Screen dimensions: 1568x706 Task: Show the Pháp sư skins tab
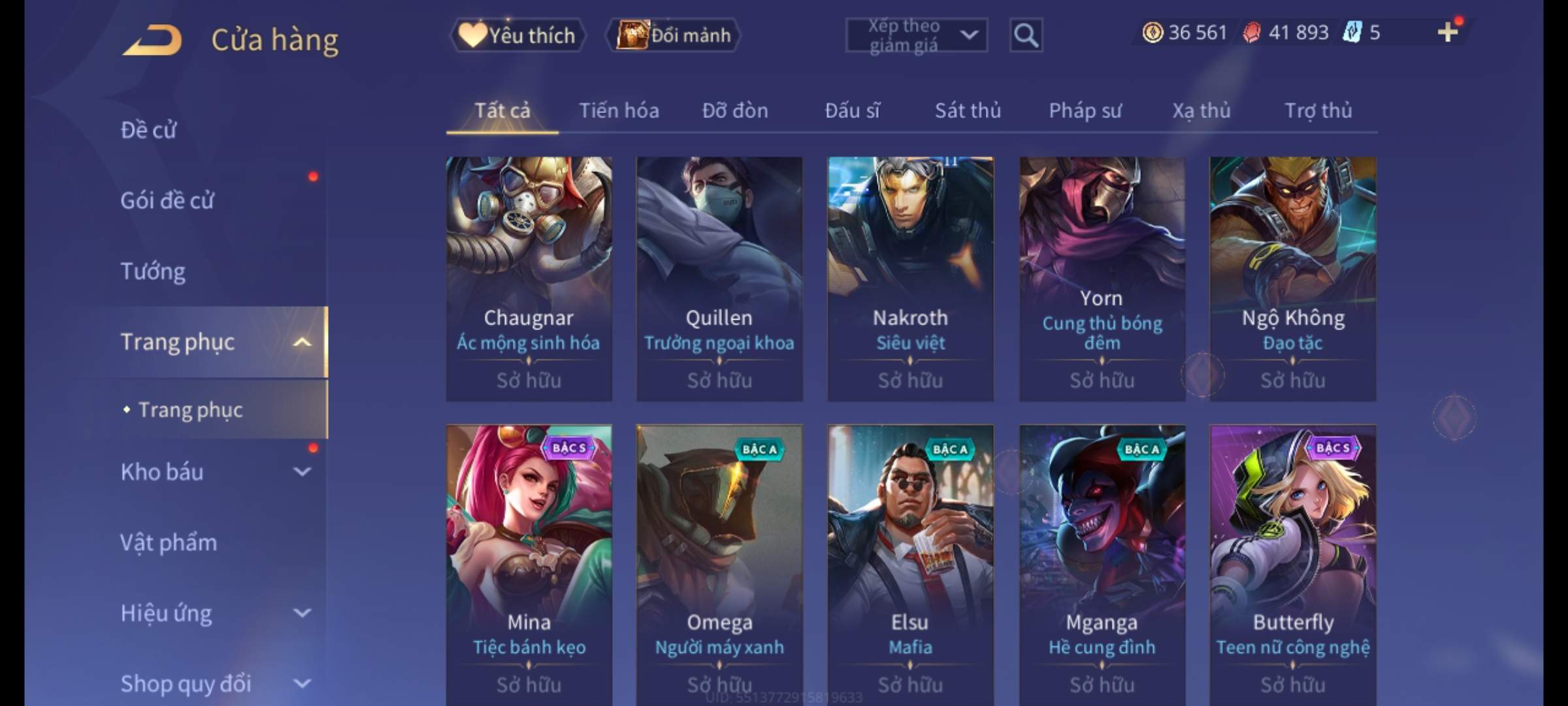pyautogui.click(x=1085, y=111)
